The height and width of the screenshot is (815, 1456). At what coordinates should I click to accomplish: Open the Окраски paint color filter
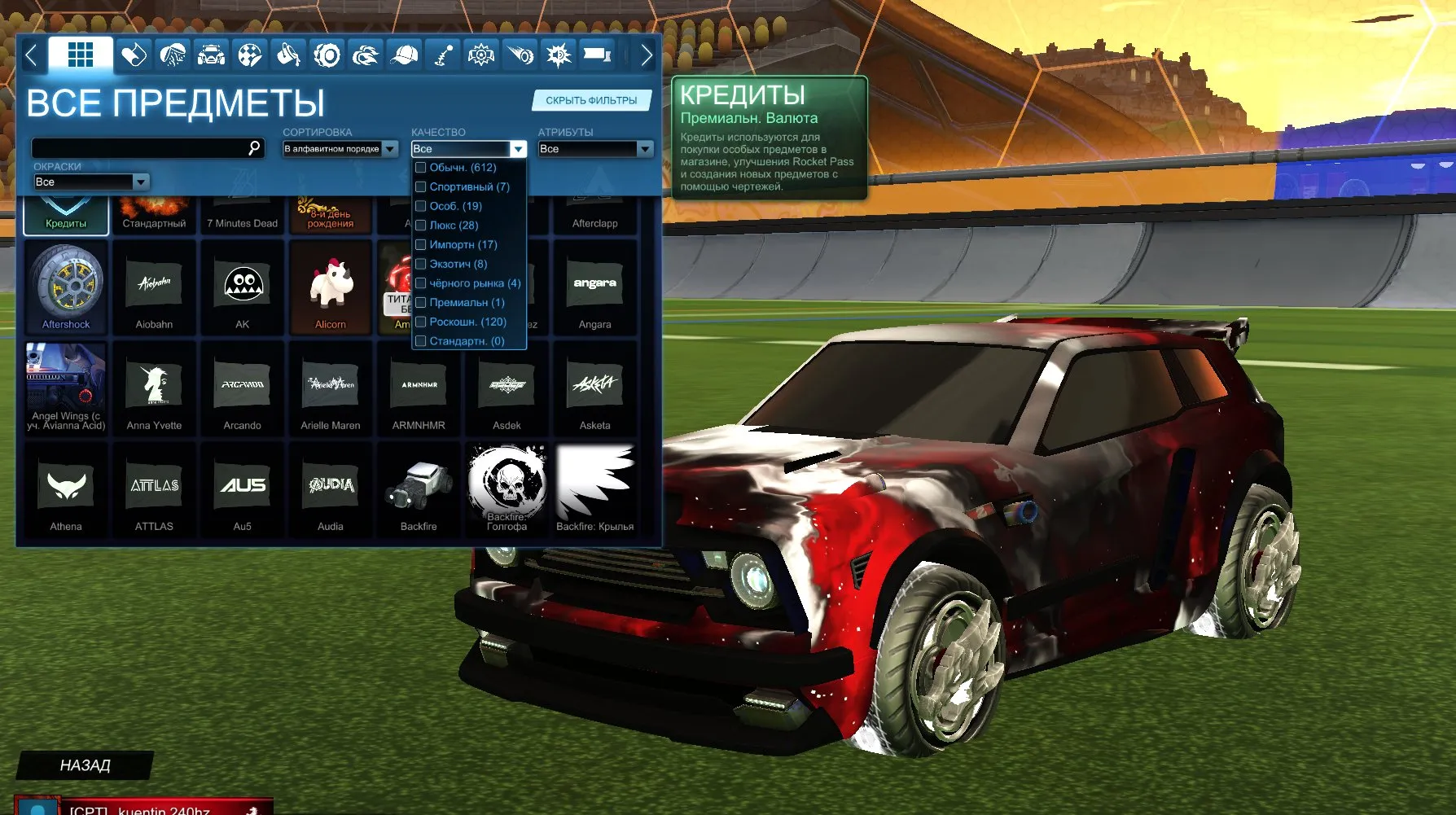pos(91,182)
